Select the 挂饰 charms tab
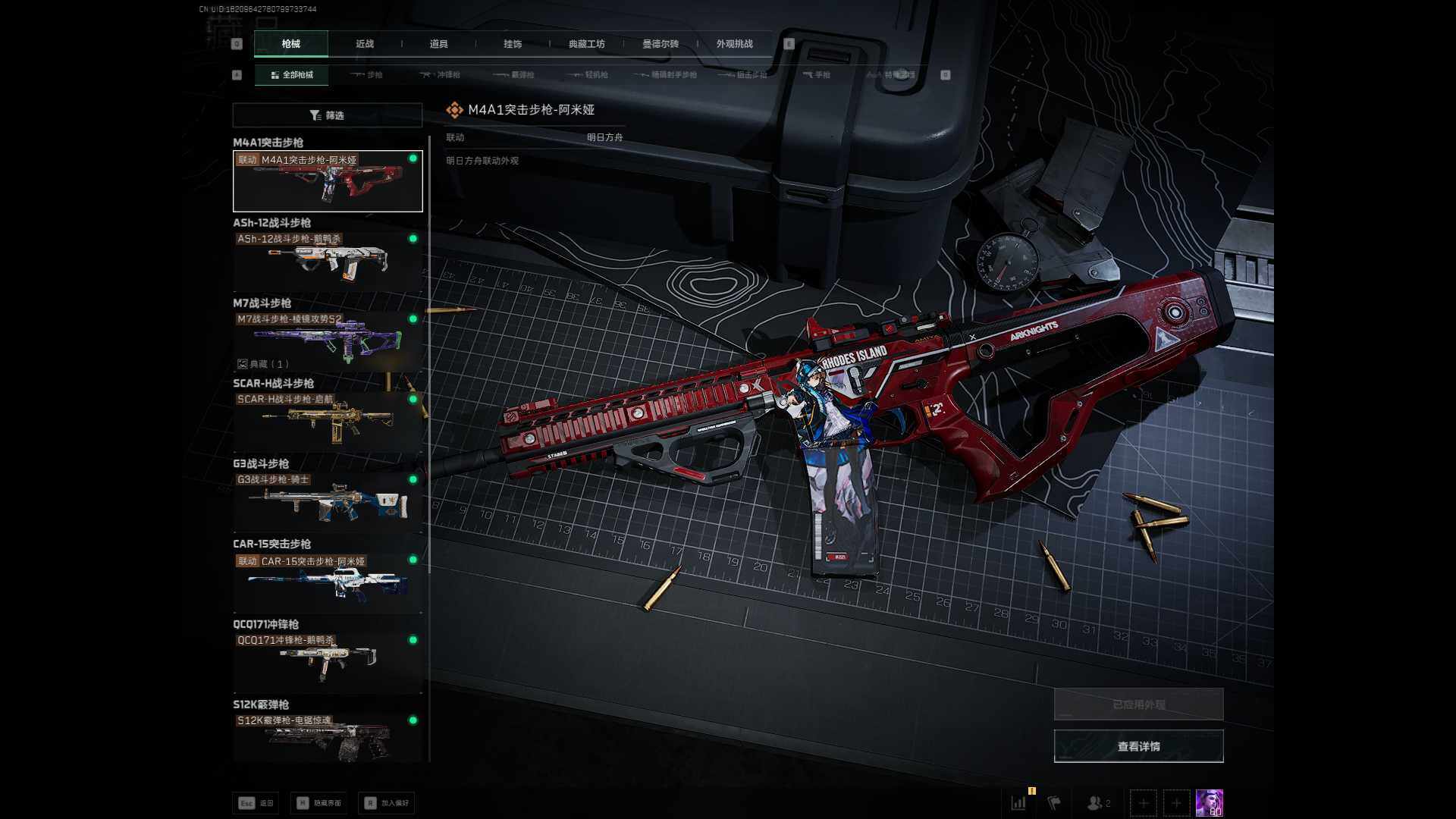The width and height of the screenshot is (1456, 819). click(x=513, y=44)
